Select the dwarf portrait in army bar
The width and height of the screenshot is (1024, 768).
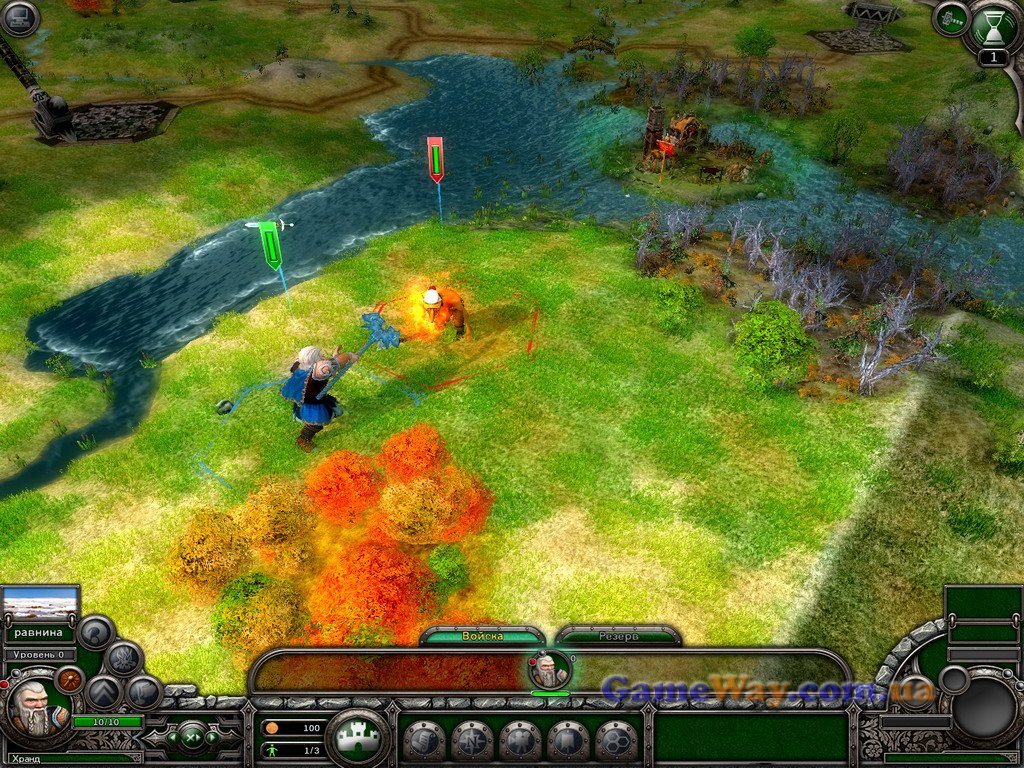coord(549,669)
